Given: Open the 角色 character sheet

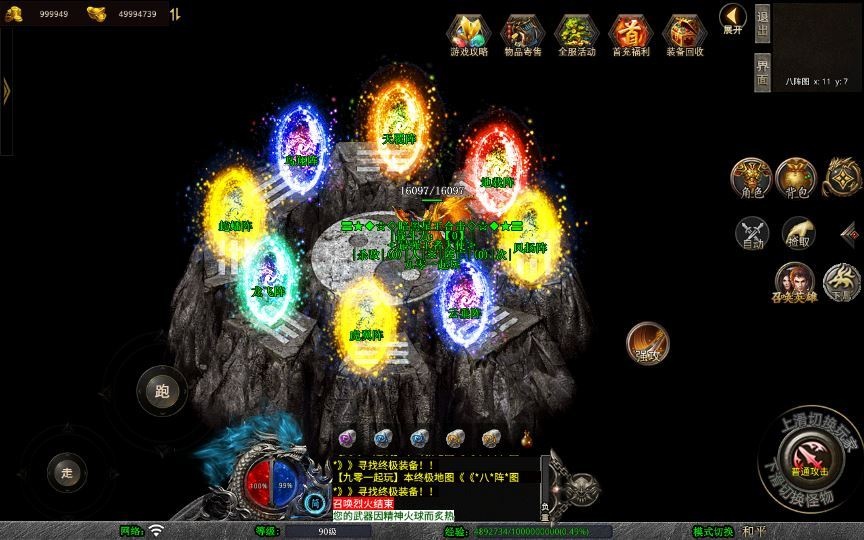Looking at the screenshot, I should tap(751, 178).
